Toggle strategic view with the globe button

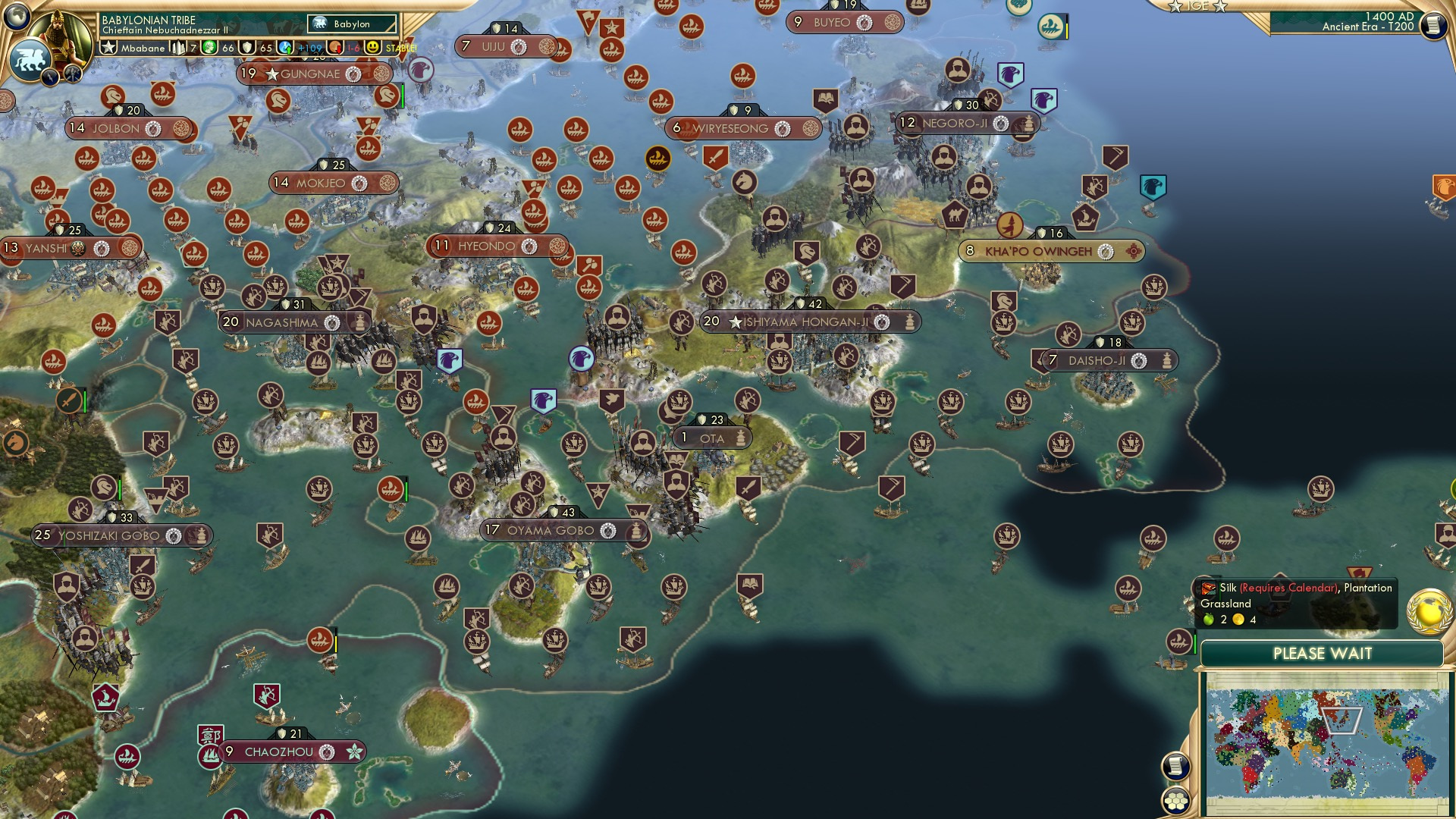coord(17,17)
